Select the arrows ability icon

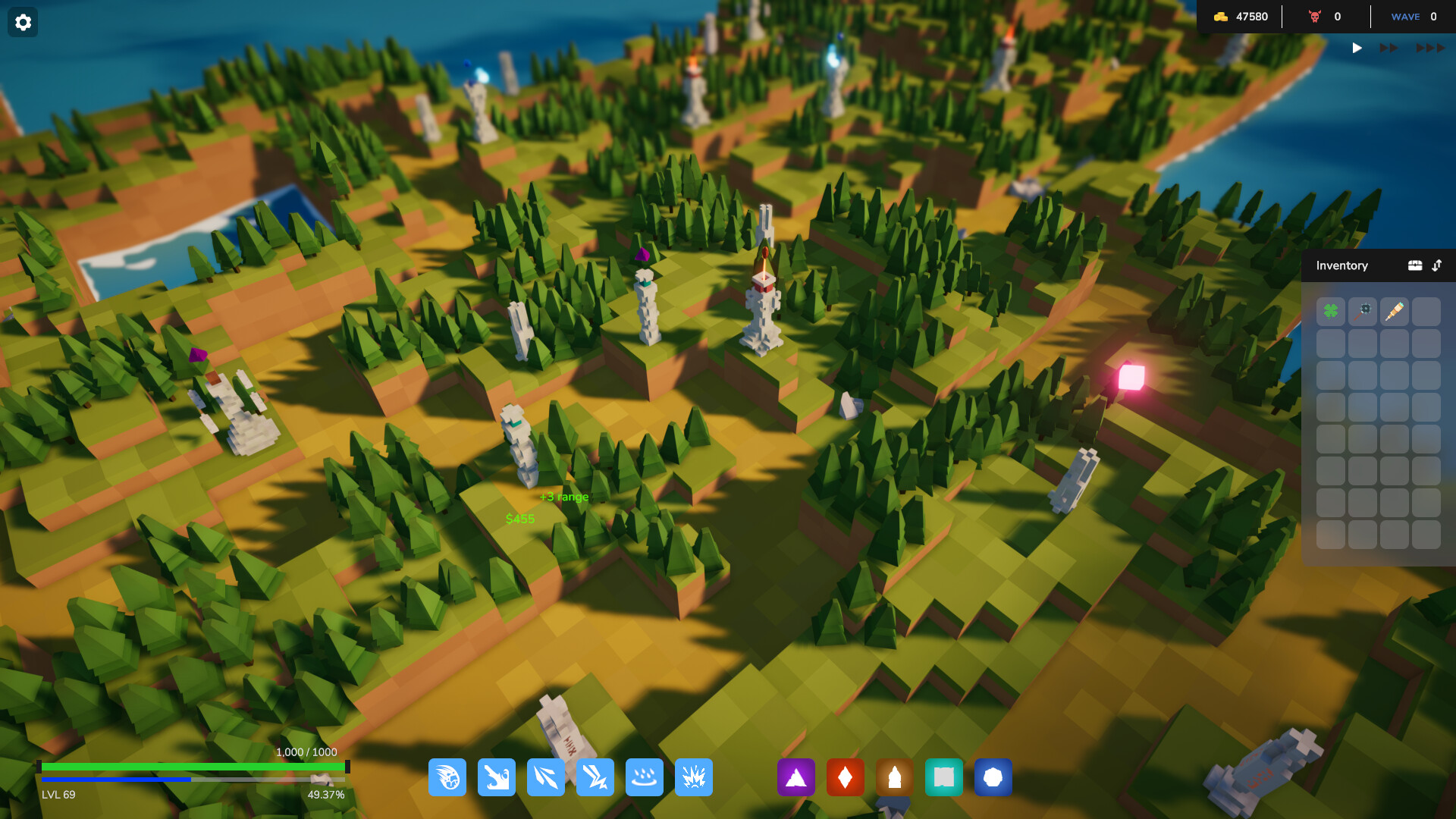tap(546, 777)
